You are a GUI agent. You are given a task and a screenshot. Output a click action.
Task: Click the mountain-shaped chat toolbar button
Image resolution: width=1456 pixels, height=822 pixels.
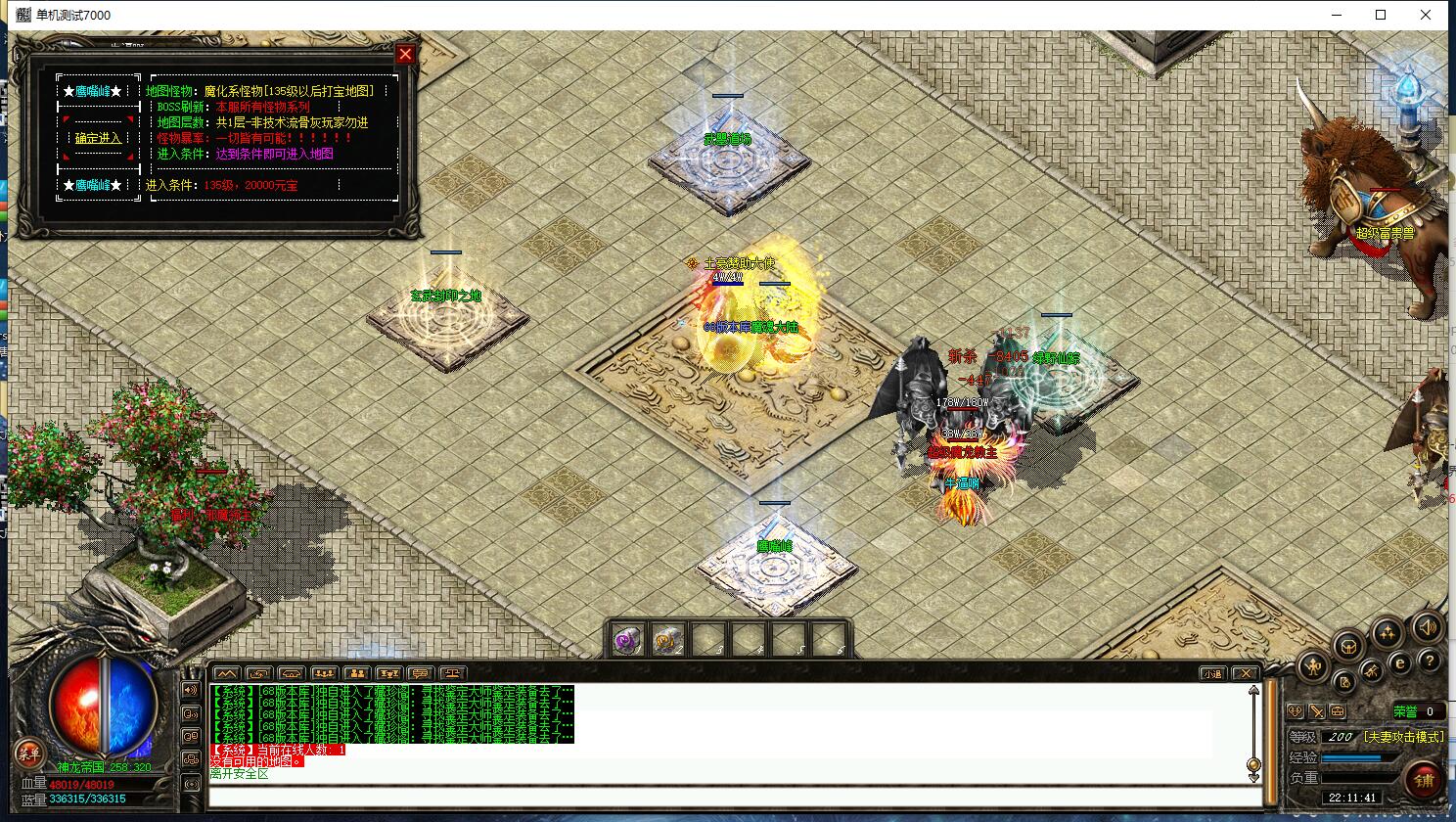coord(226,673)
